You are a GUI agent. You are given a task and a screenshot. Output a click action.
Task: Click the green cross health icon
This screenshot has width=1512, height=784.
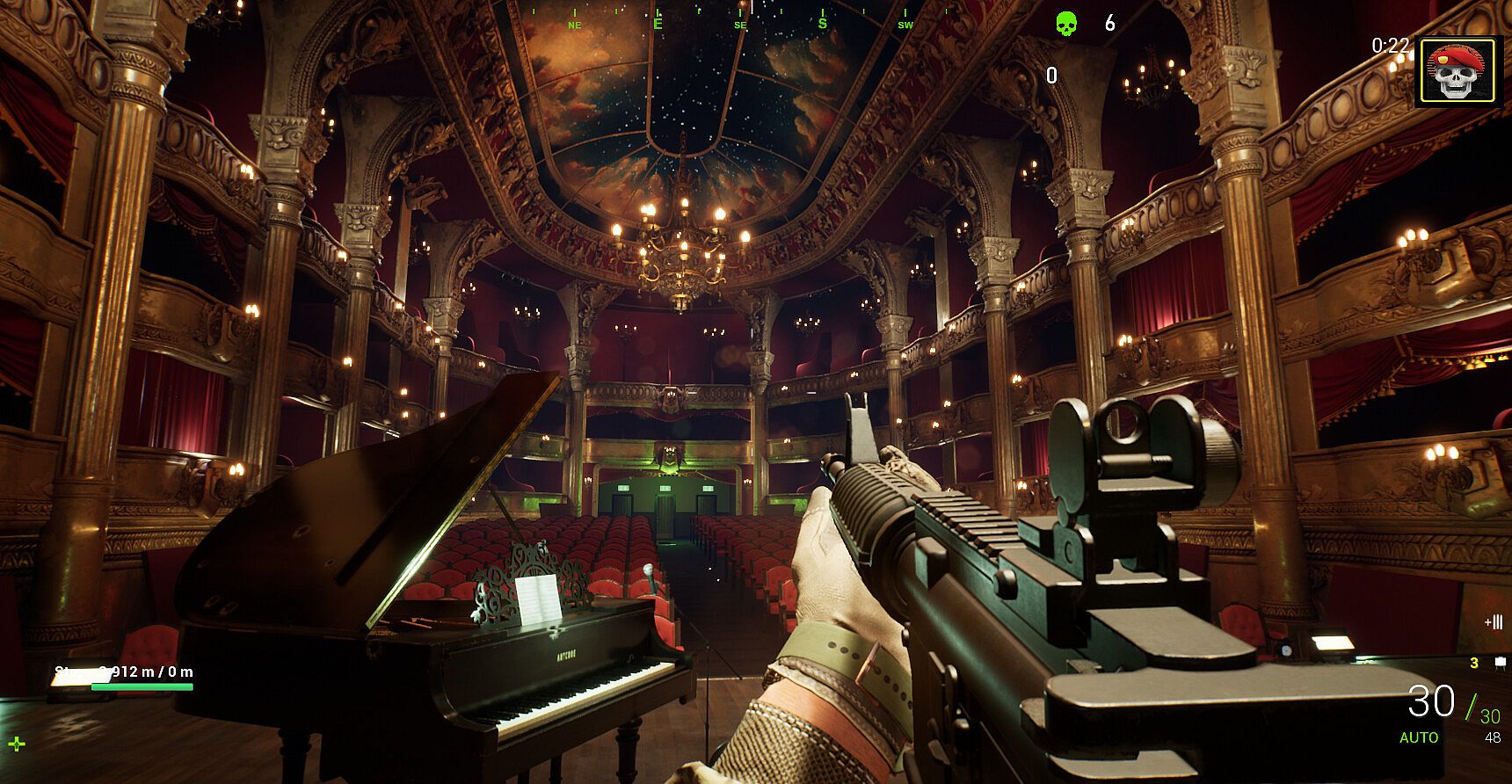[17, 744]
